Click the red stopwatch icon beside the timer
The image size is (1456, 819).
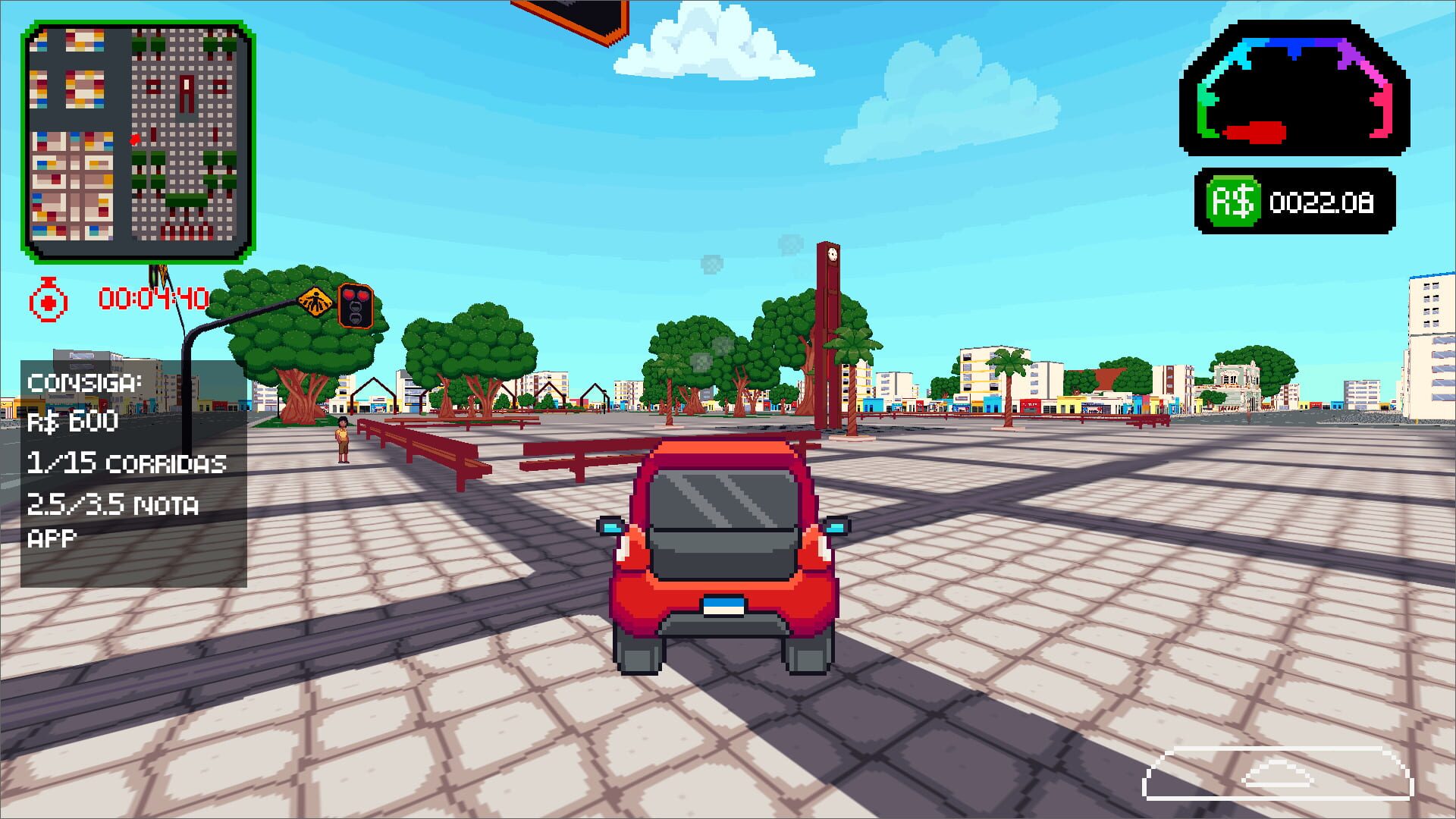point(47,297)
